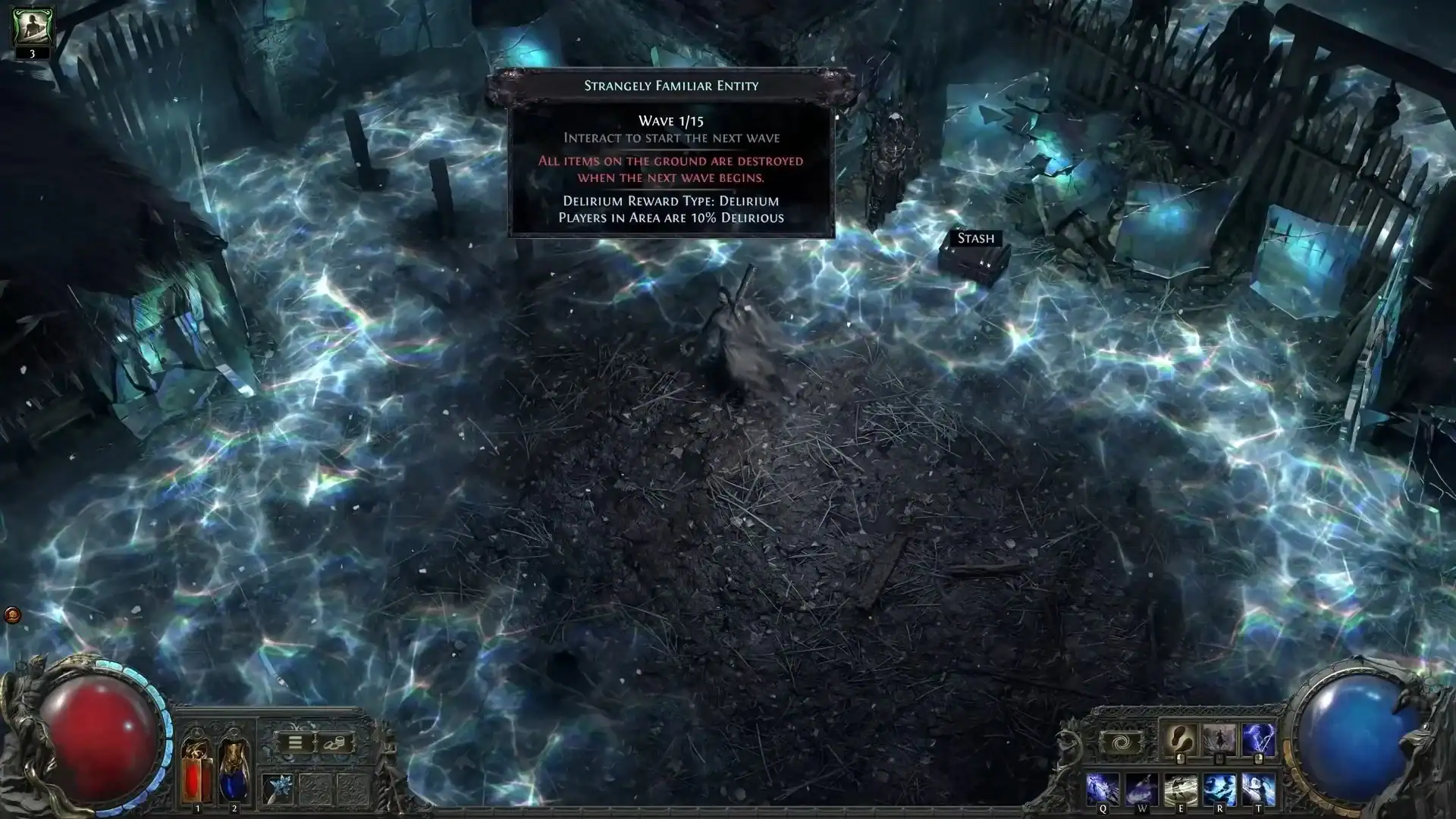Select the lightning bolt skill on mouse slot
1456x819 pixels.
point(1258,739)
